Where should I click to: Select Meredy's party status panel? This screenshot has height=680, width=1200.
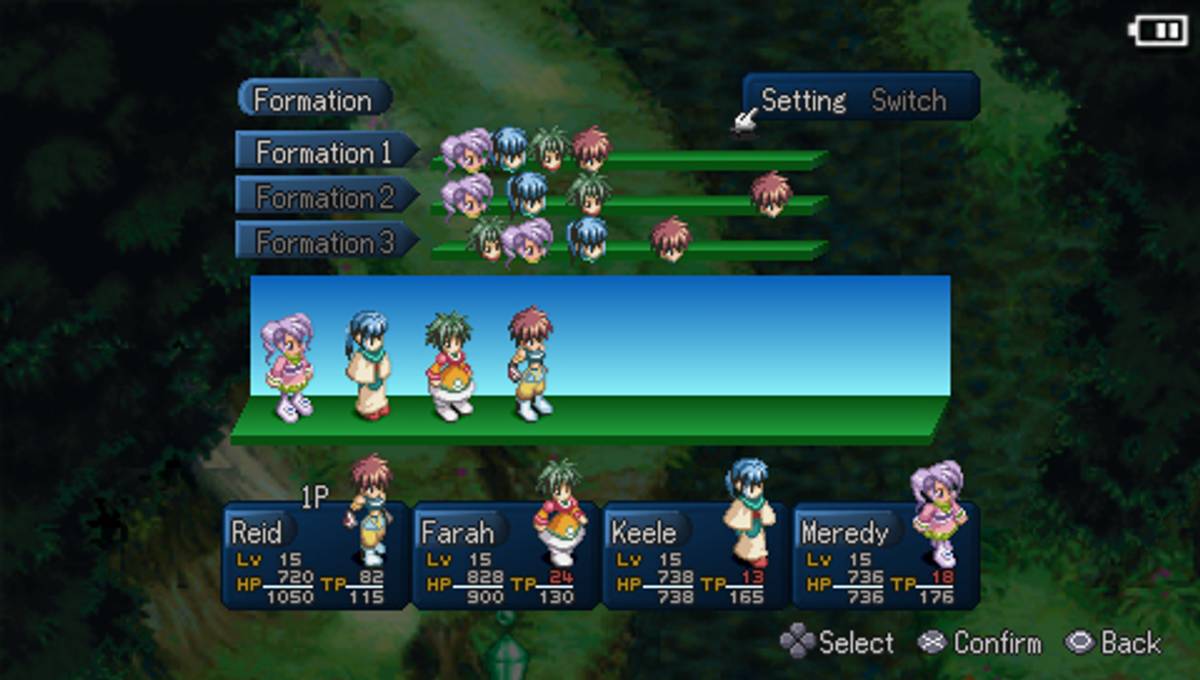coord(885,556)
